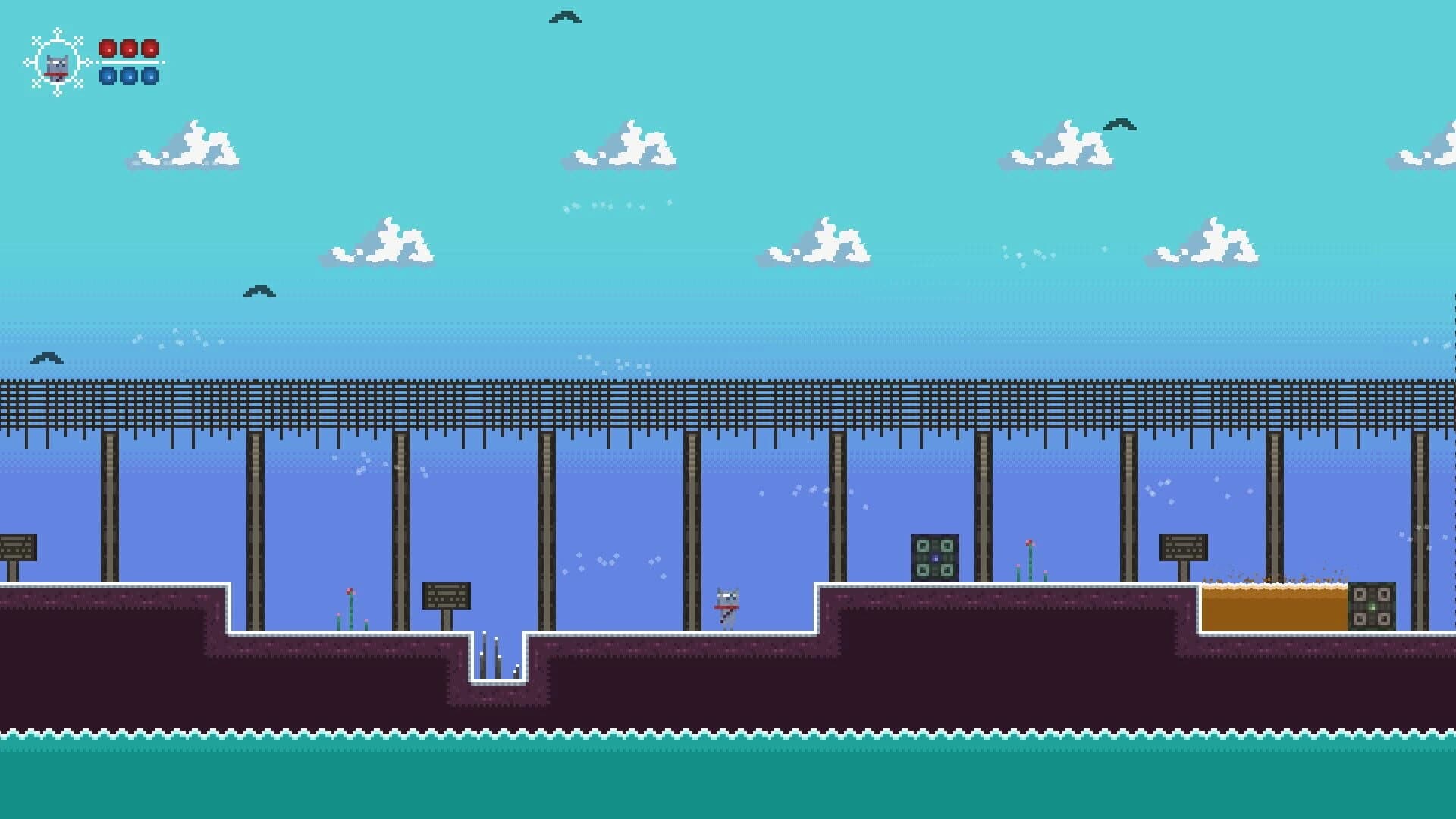Click the bird flying above the top clouds
Screen dimensions: 1456x819
click(x=565, y=15)
